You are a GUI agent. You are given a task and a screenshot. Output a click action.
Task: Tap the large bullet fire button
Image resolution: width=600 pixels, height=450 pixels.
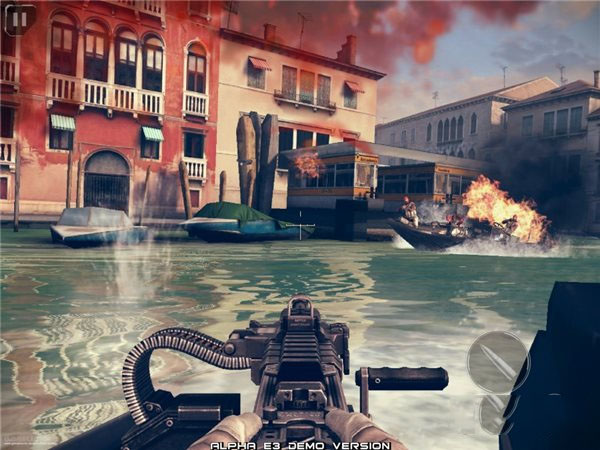(497, 361)
